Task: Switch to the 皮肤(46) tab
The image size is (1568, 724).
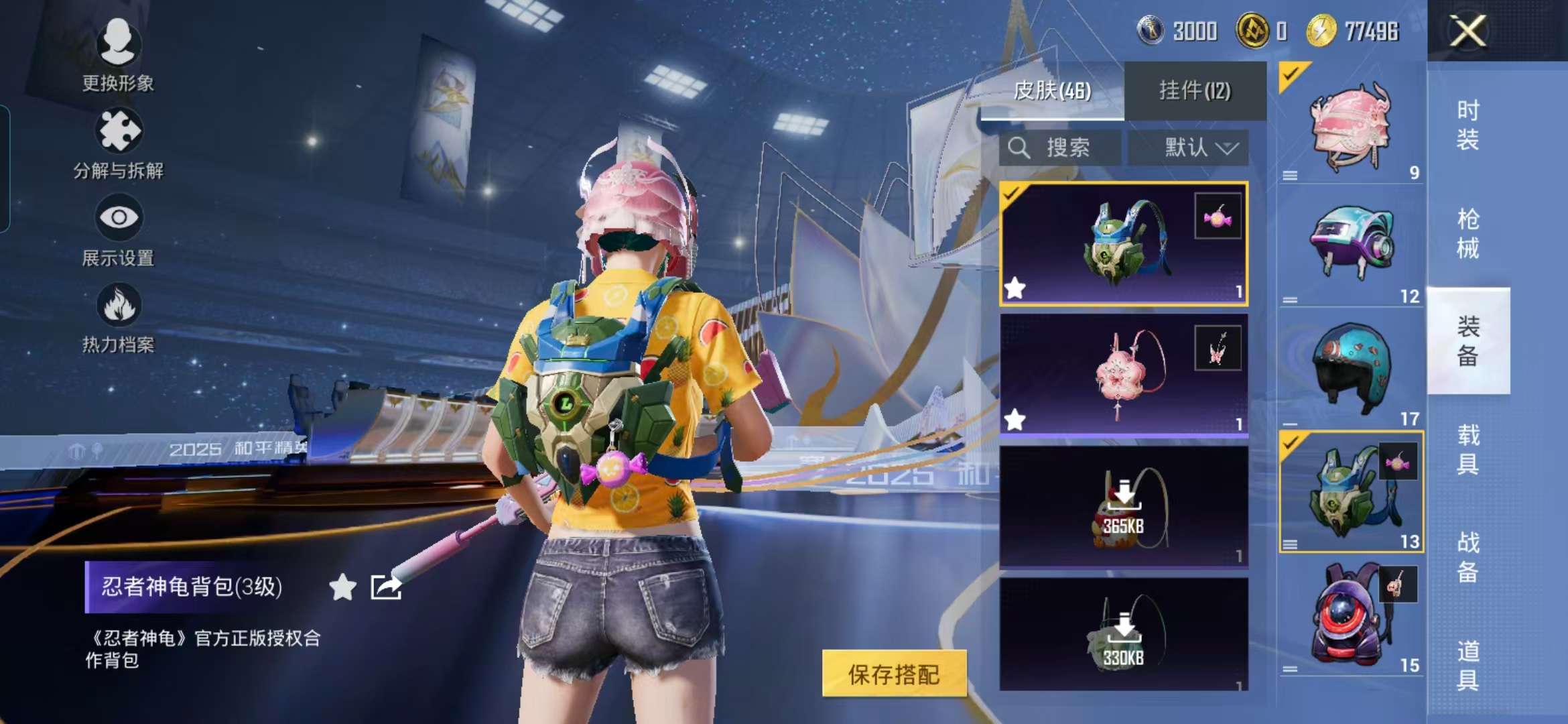Action: 1052,90
